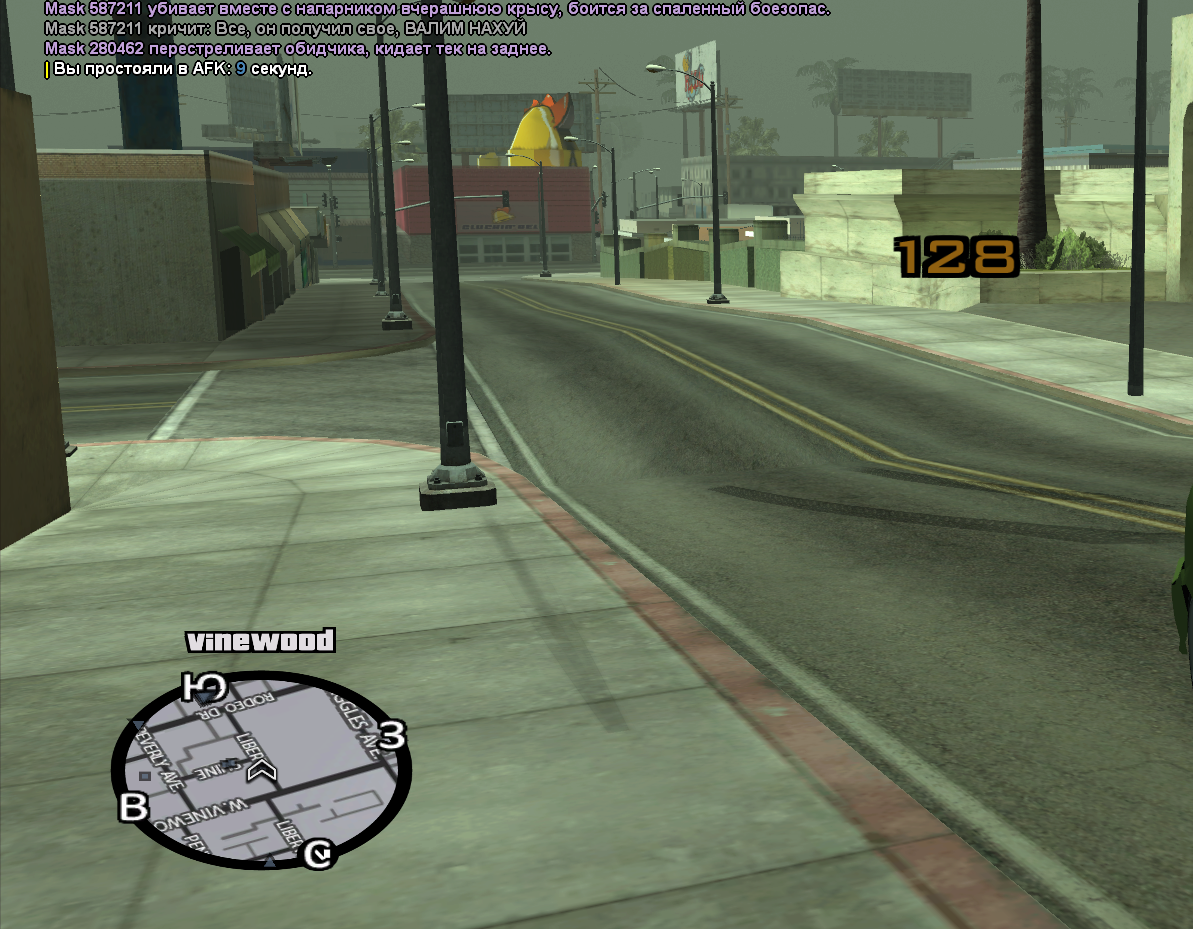Click the В compass letter on the radar
Image resolution: width=1193 pixels, height=929 pixels.
pos(134,807)
